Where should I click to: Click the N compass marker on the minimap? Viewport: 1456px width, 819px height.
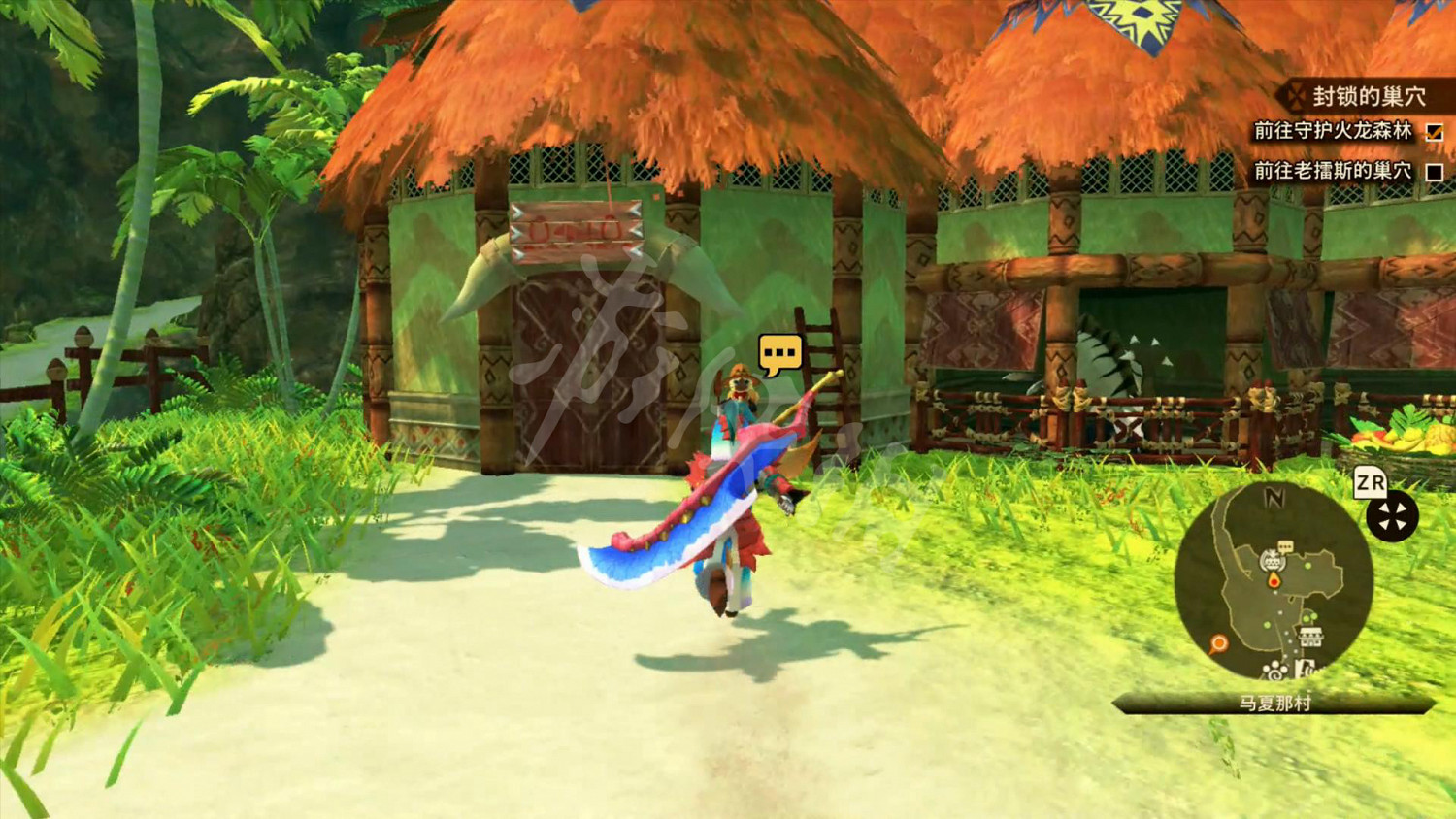pyautogui.click(x=1276, y=496)
